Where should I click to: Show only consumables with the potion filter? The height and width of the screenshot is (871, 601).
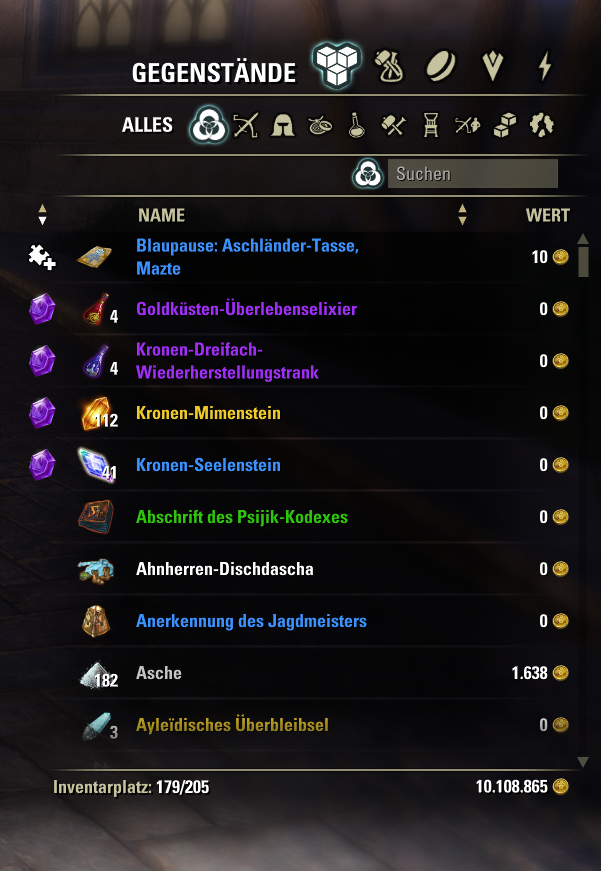pyautogui.click(x=355, y=126)
